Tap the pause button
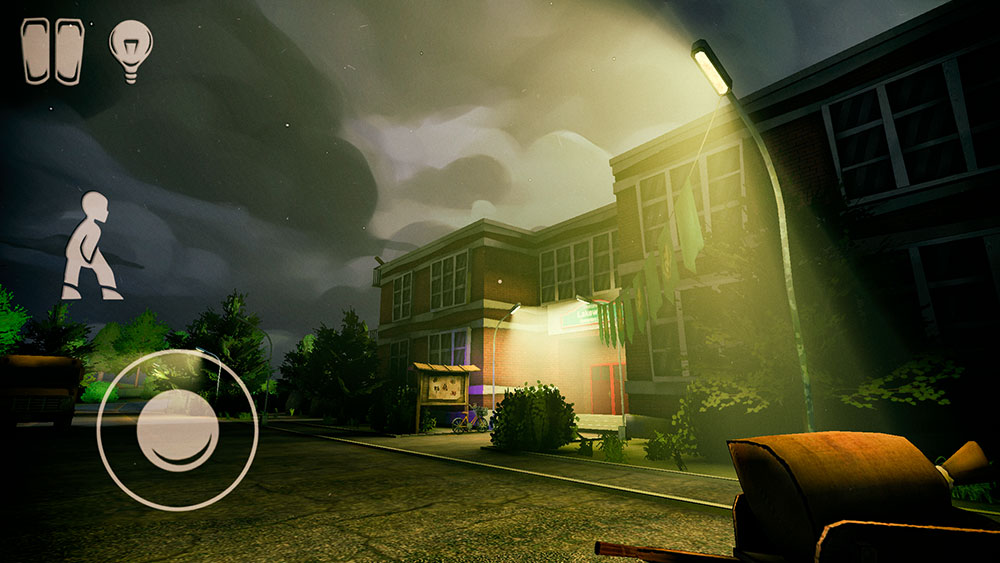 click(53, 51)
